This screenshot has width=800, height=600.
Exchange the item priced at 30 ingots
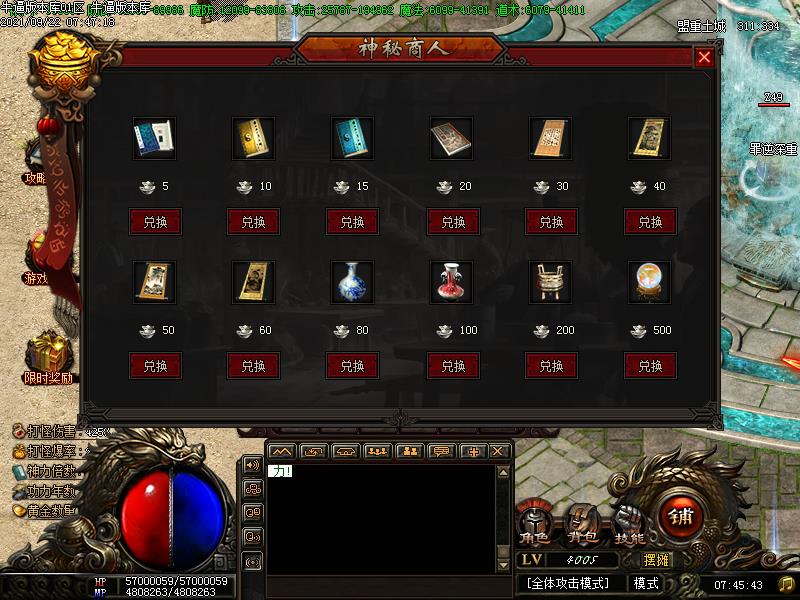552,222
